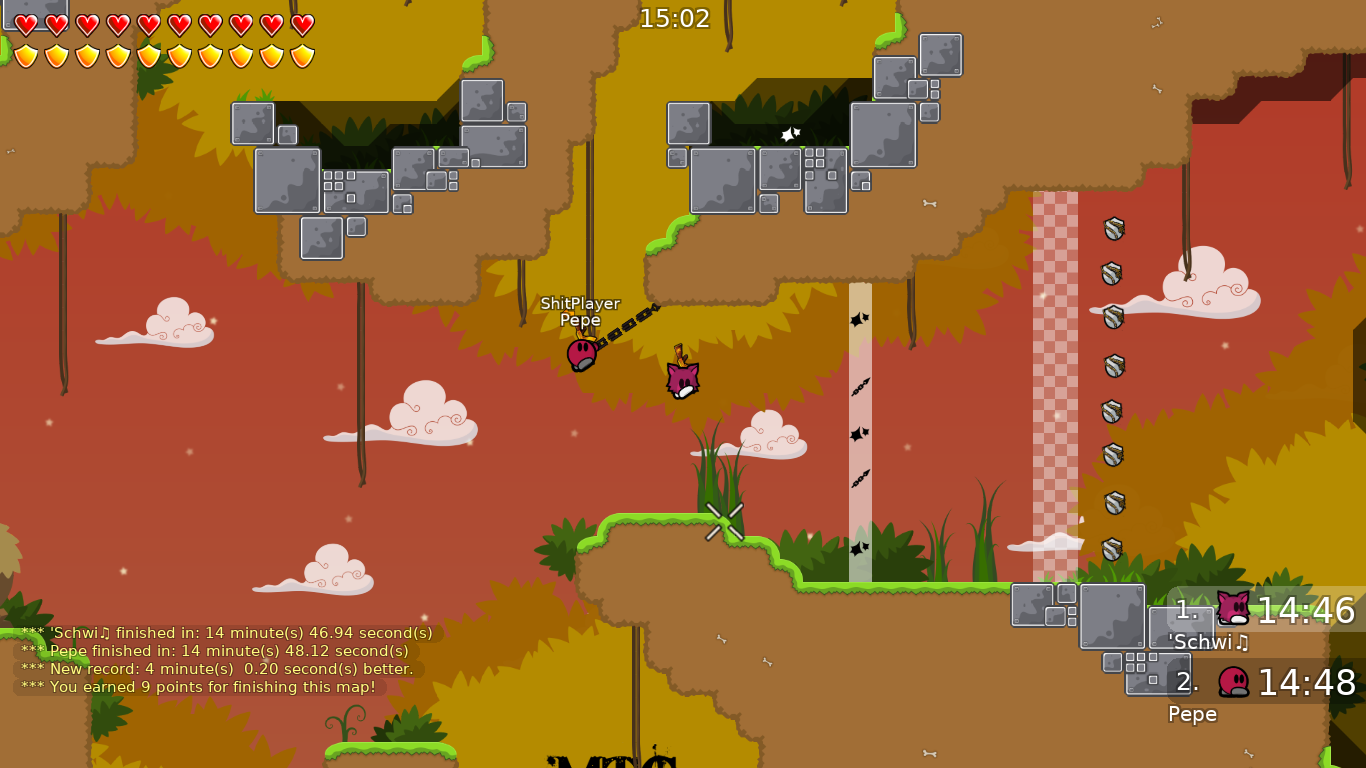Click the bottom shield pickup near the checkered column
The image size is (1366, 768).
(x=1110, y=548)
